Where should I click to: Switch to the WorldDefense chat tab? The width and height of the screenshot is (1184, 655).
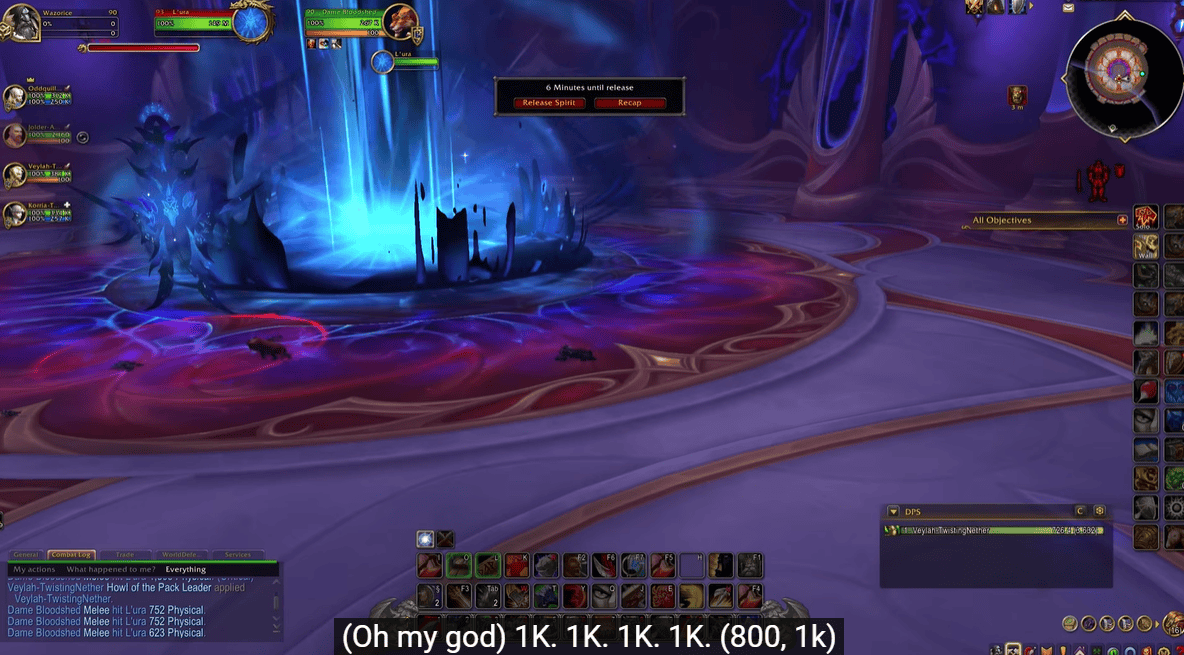click(x=181, y=555)
